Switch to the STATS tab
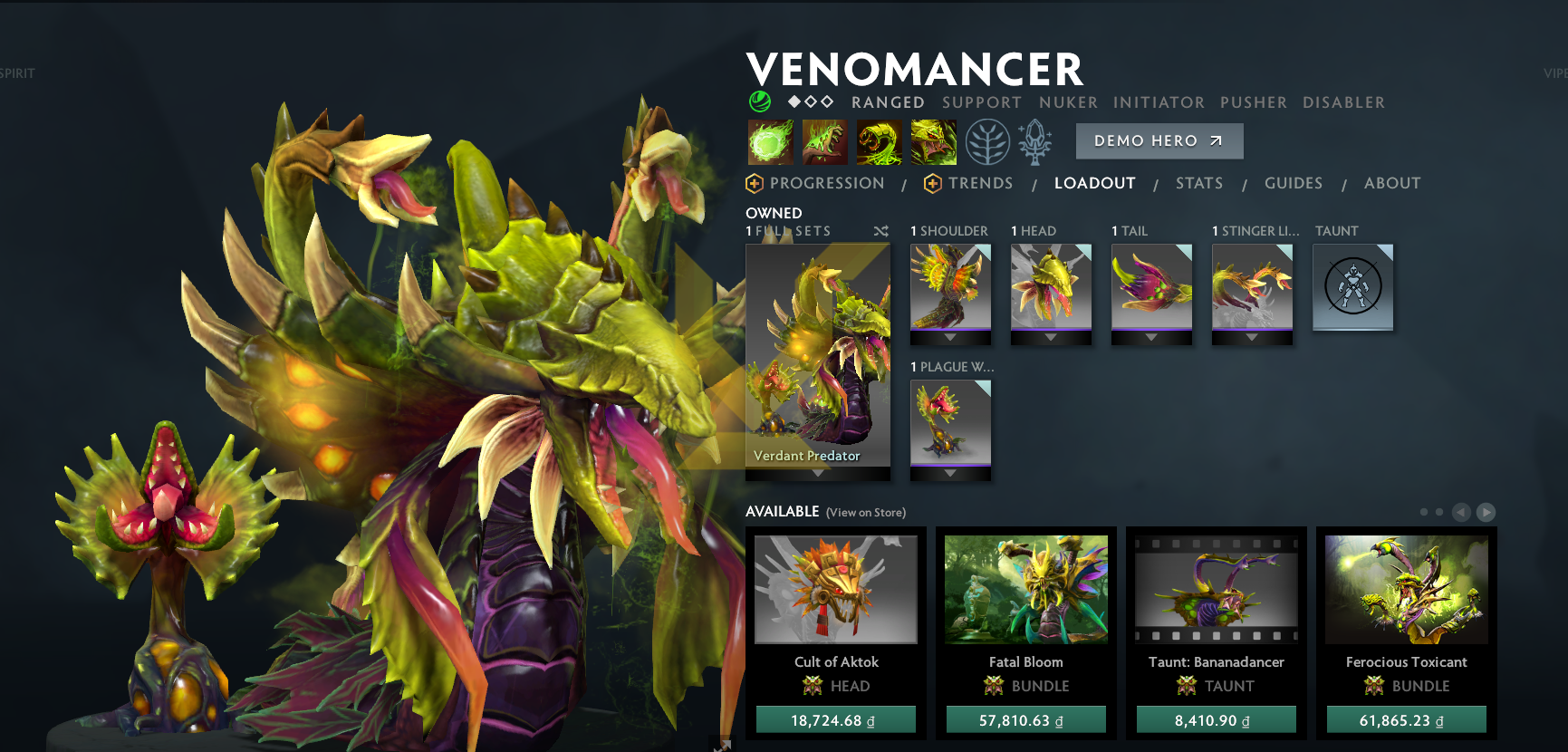The width and height of the screenshot is (1568, 752). click(x=1199, y=183)
